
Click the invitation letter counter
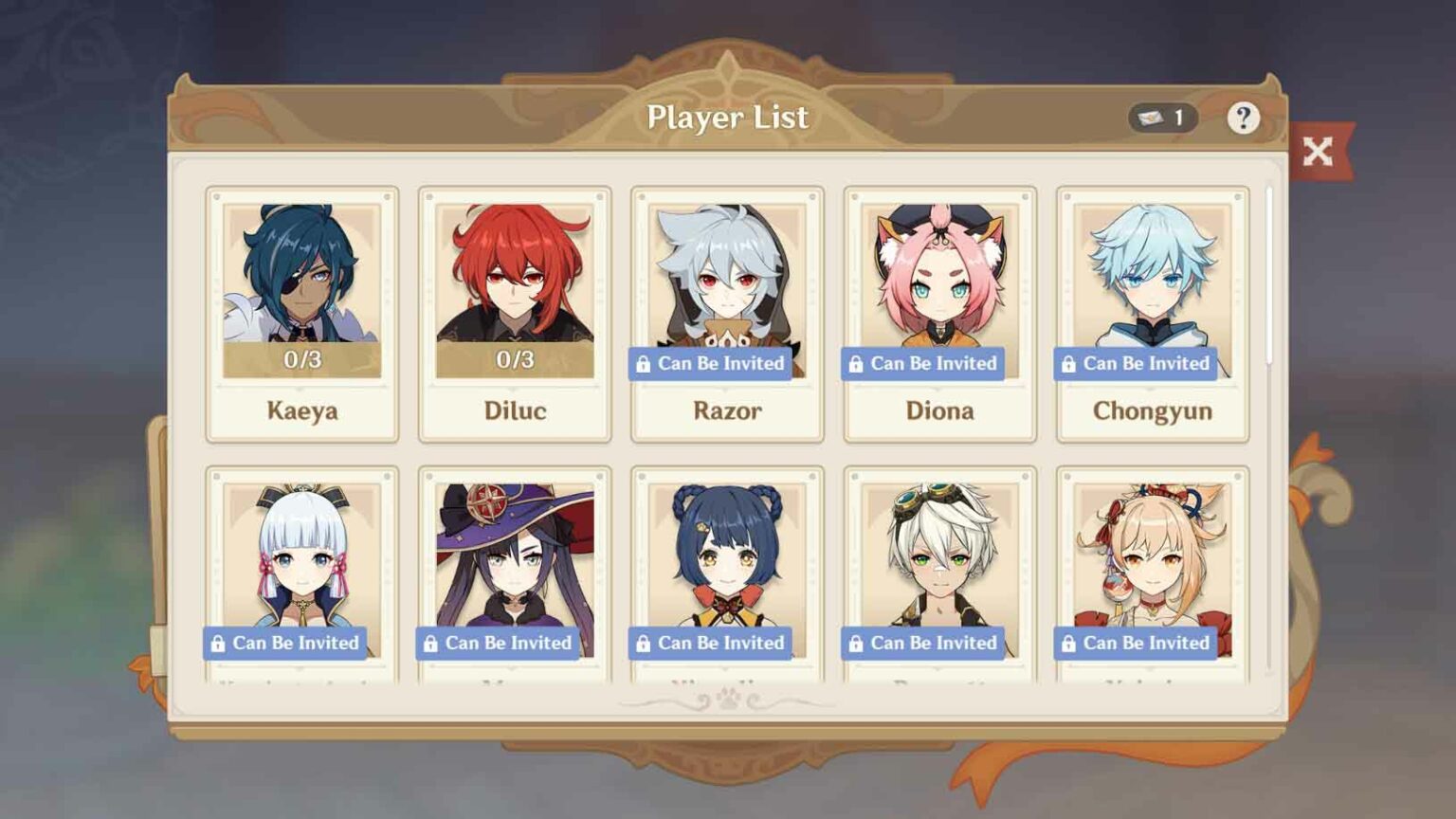(1163, 118)
